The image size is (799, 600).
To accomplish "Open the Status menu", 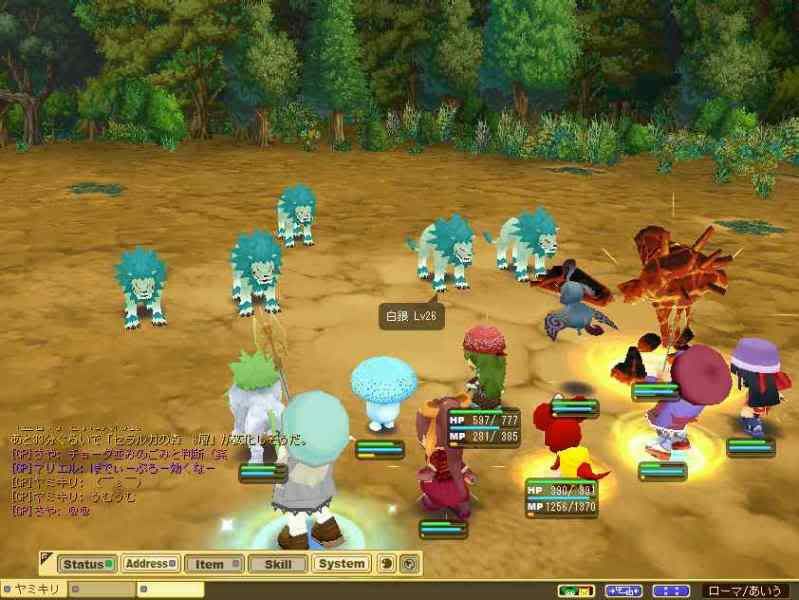I will pyautogui.click(x=87, y=564).
